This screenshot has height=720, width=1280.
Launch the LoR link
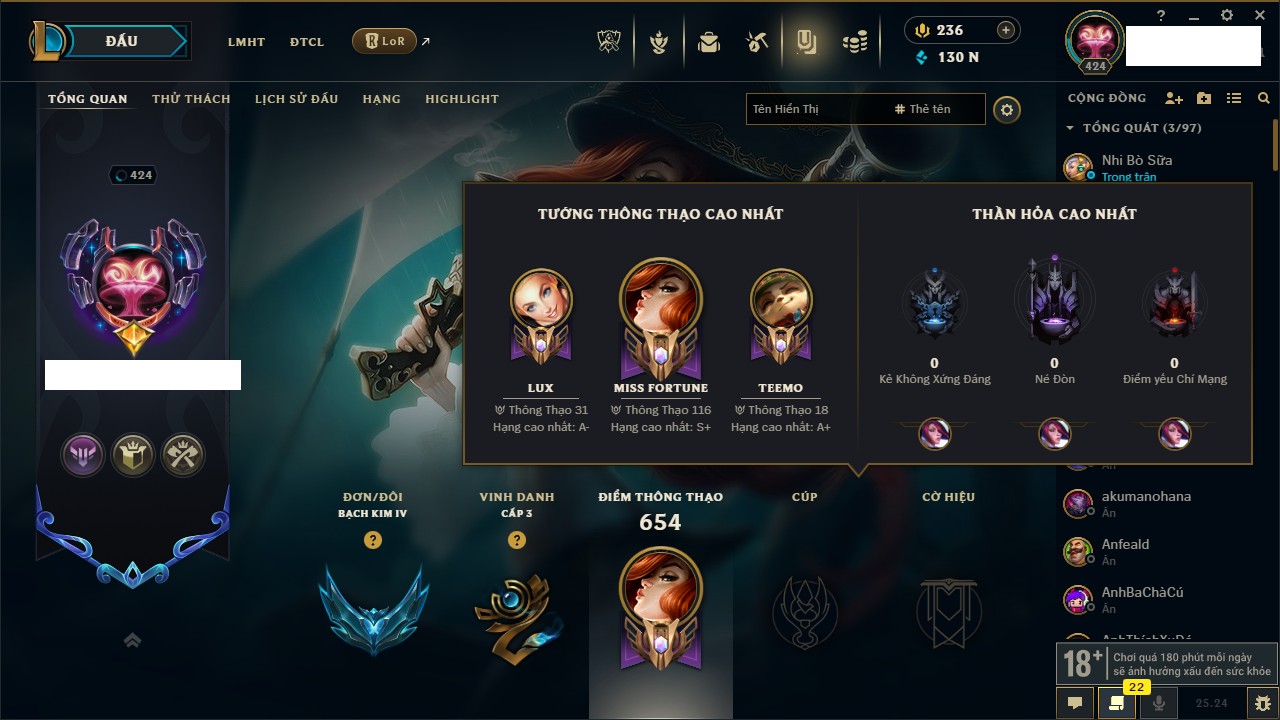(385, 41)
